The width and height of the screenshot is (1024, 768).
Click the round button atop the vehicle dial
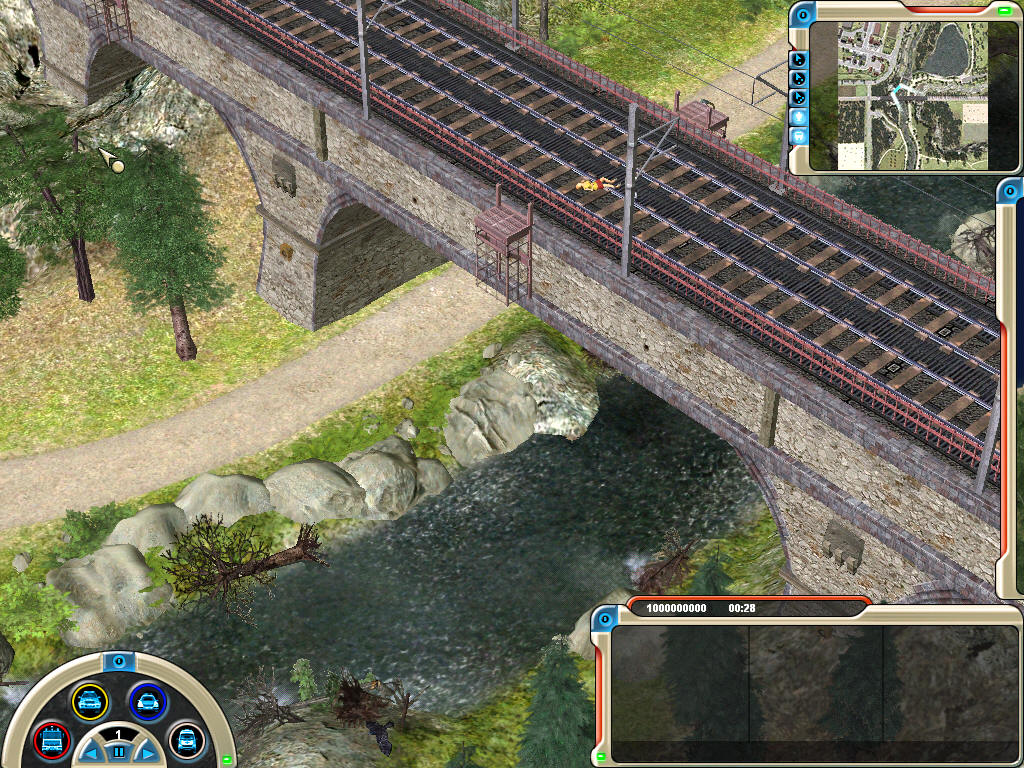click(118, 661)
